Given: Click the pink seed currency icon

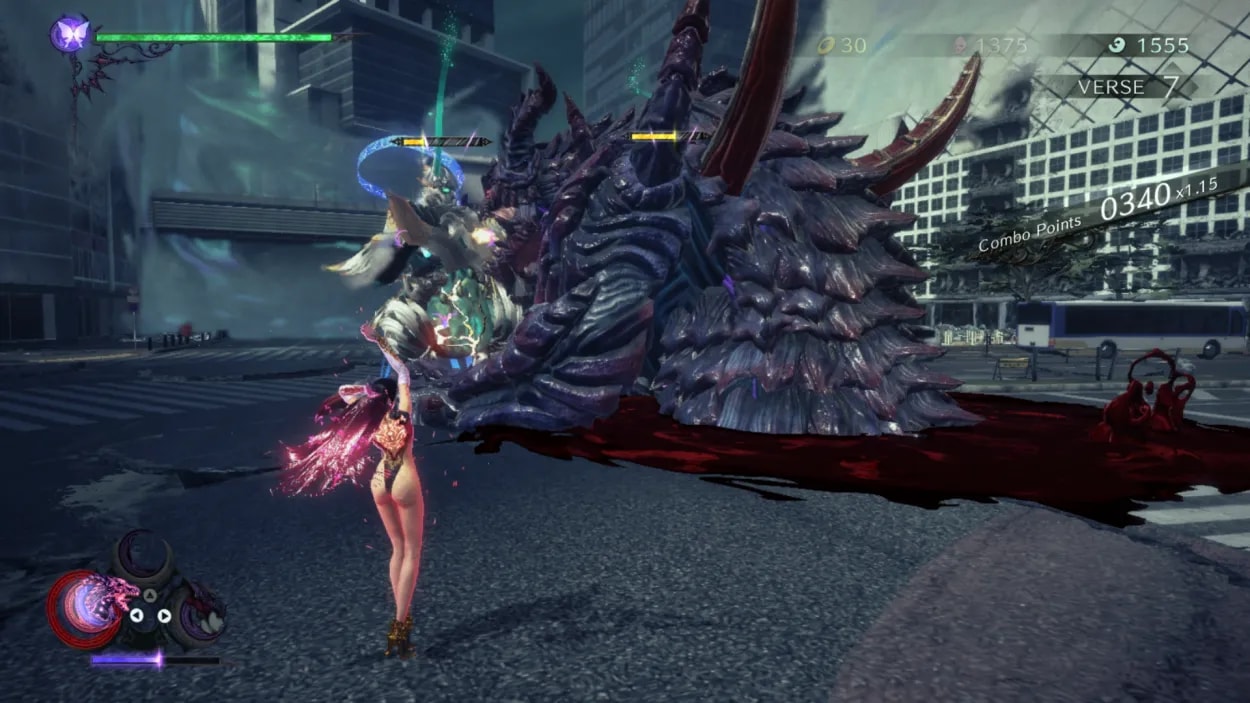Looking at the screenshot, I should [x=960, y=45].
